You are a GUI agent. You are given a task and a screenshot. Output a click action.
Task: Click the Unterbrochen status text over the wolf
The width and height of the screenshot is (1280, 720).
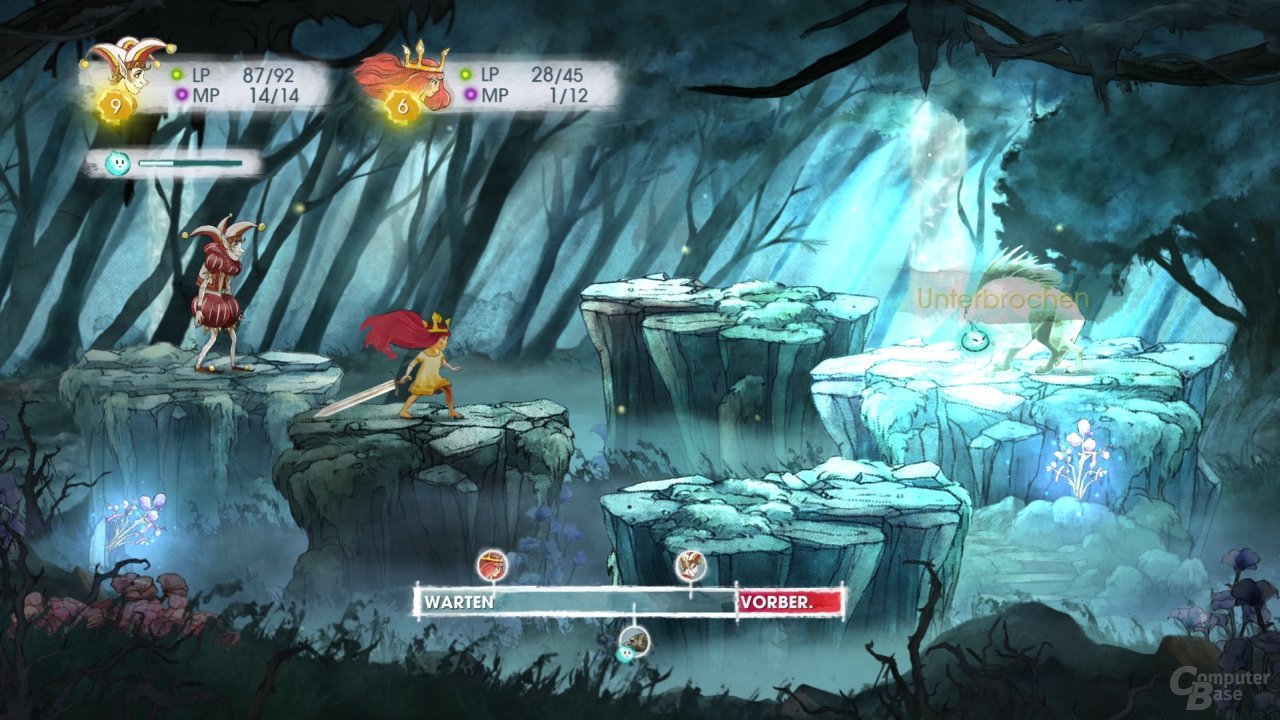(1002, 297)
